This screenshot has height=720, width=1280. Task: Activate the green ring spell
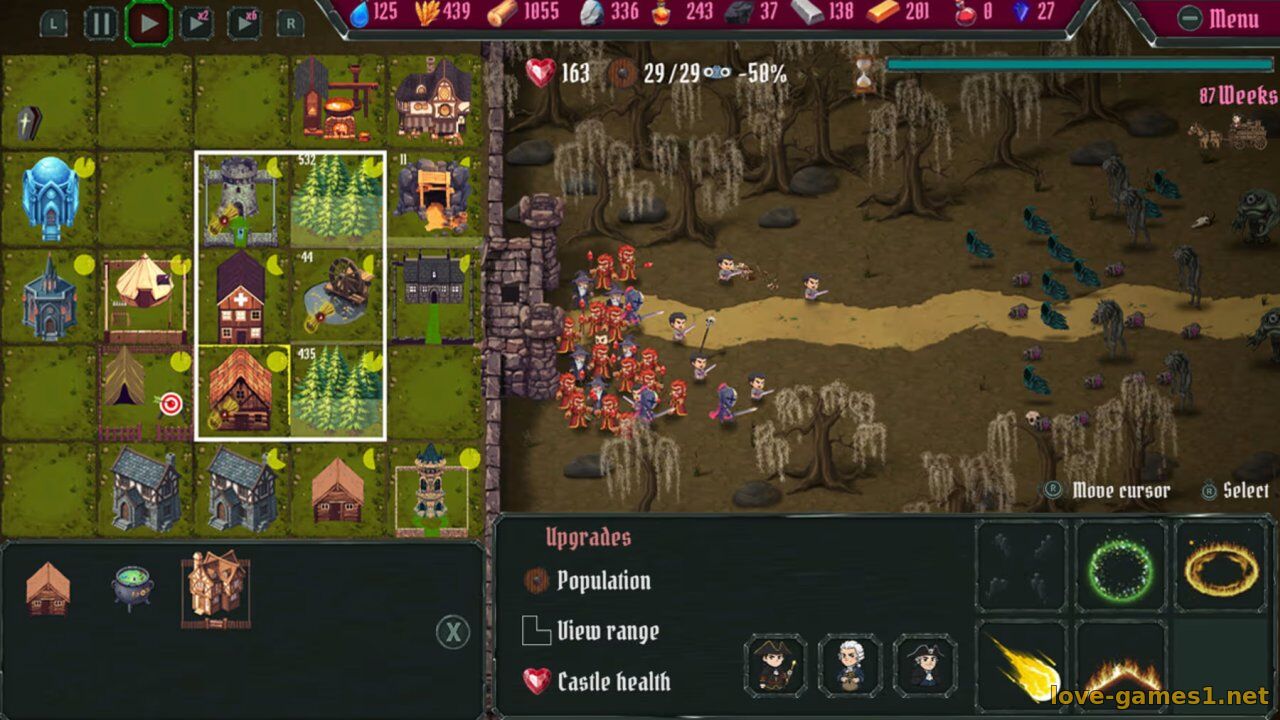(x=1120, y=567)
